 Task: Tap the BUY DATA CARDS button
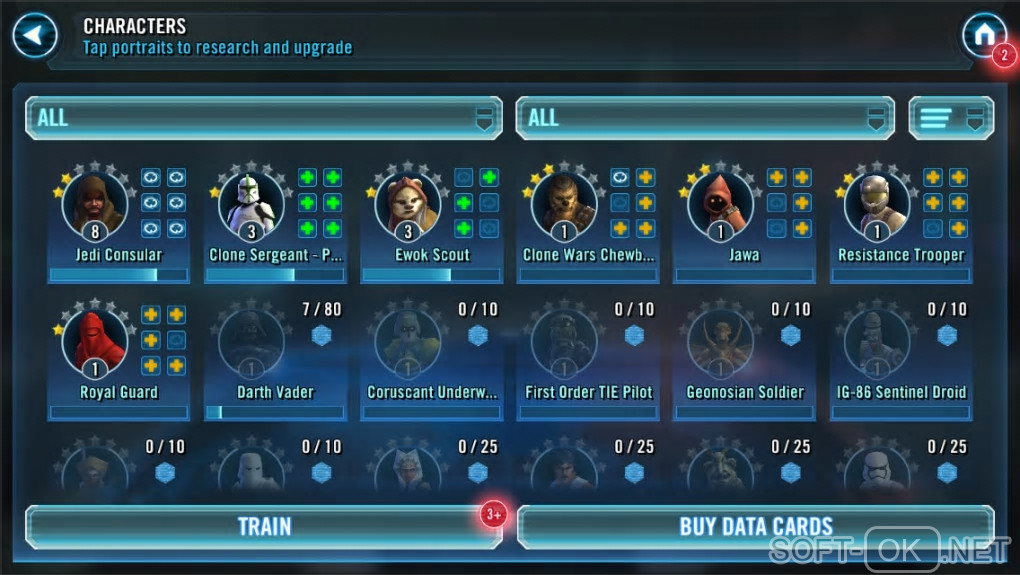755,526
